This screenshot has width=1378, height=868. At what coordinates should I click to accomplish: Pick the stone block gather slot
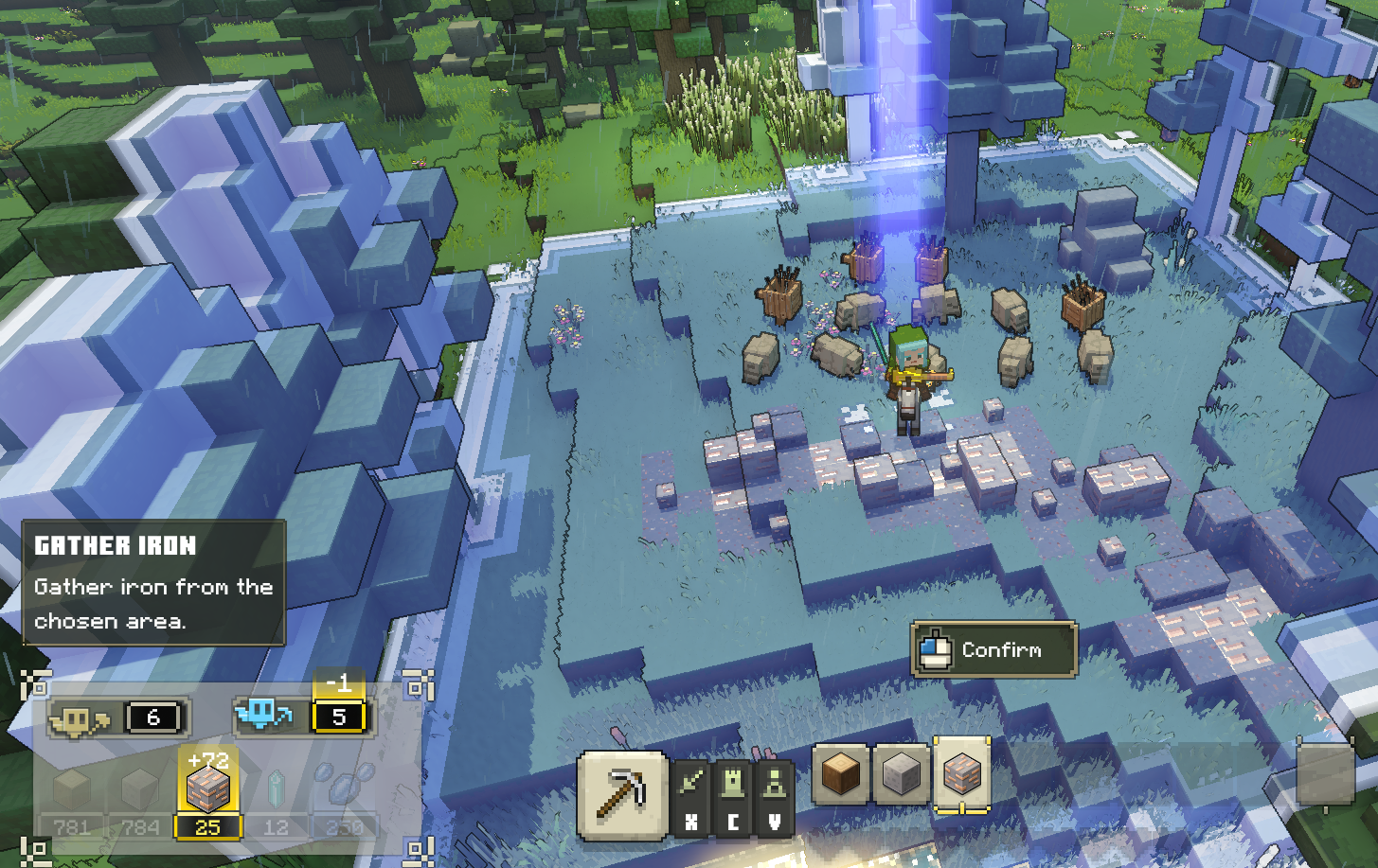tap(901, 774)
